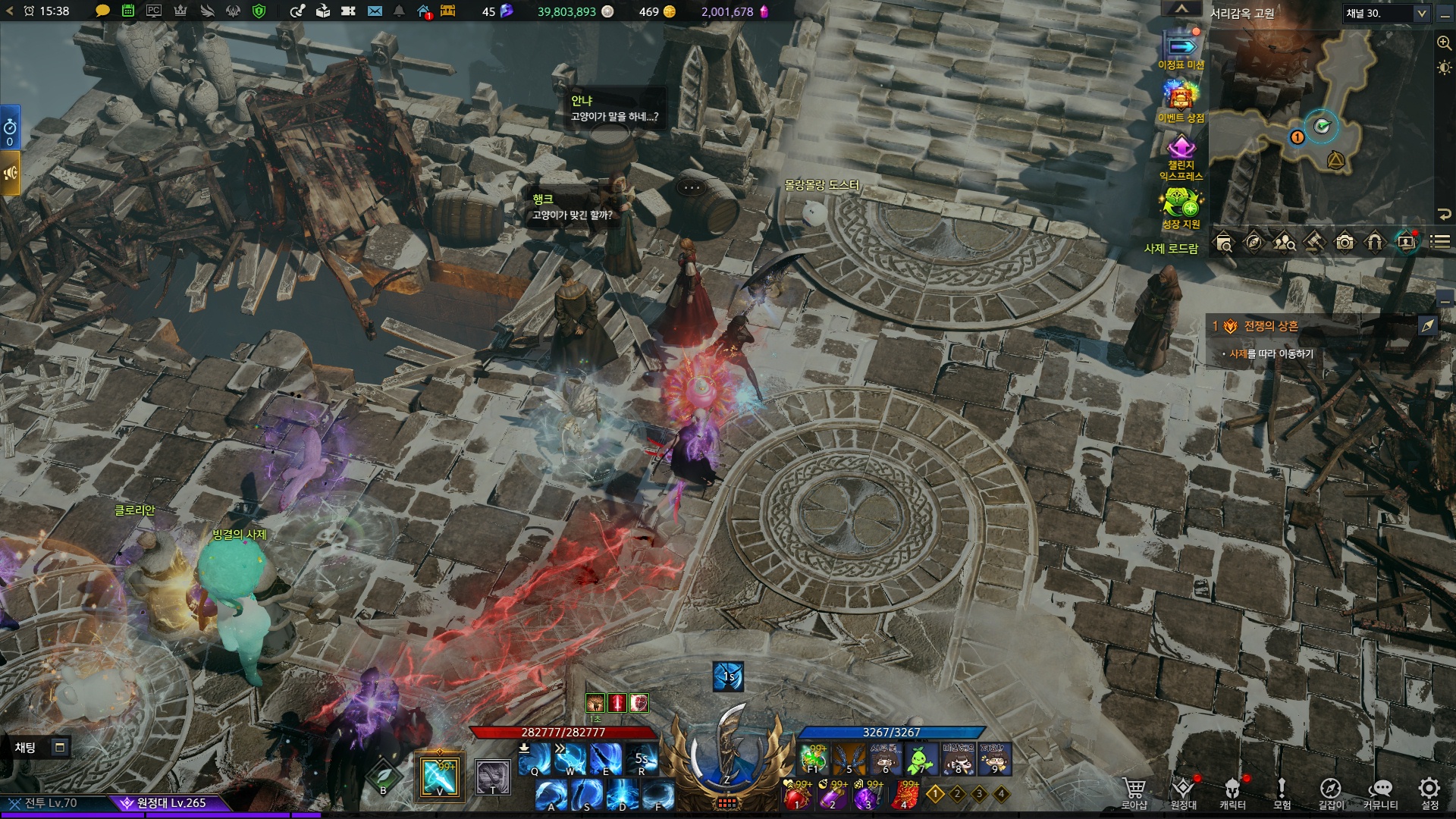Open the channel 30 dropdown
The width and height of the screenshot is (1456, 819).
(1386, 13)
